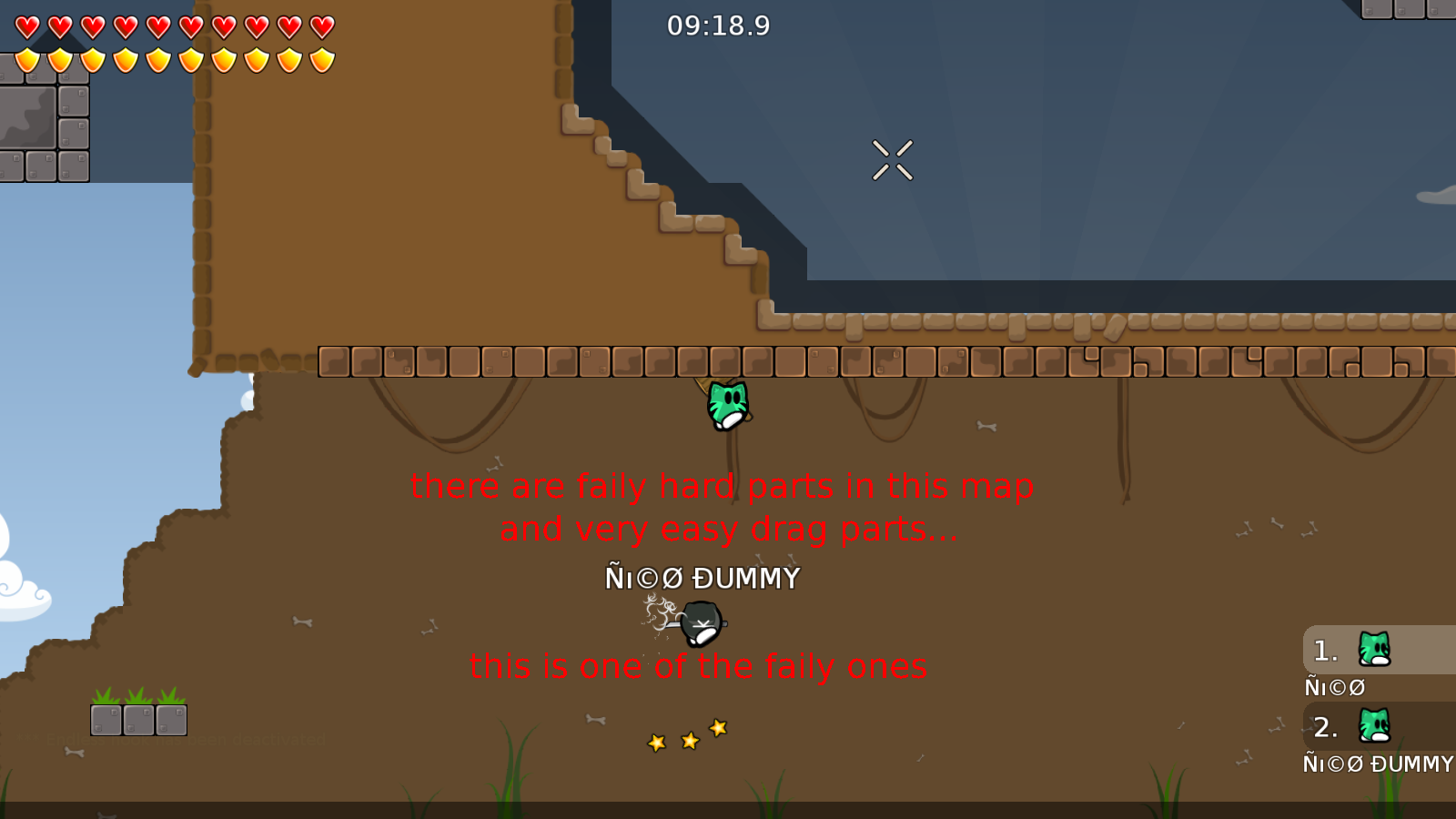Click the Endless hook deactivated broadcast text
This screenshot has width=1456, height=819.
[168, 739]
